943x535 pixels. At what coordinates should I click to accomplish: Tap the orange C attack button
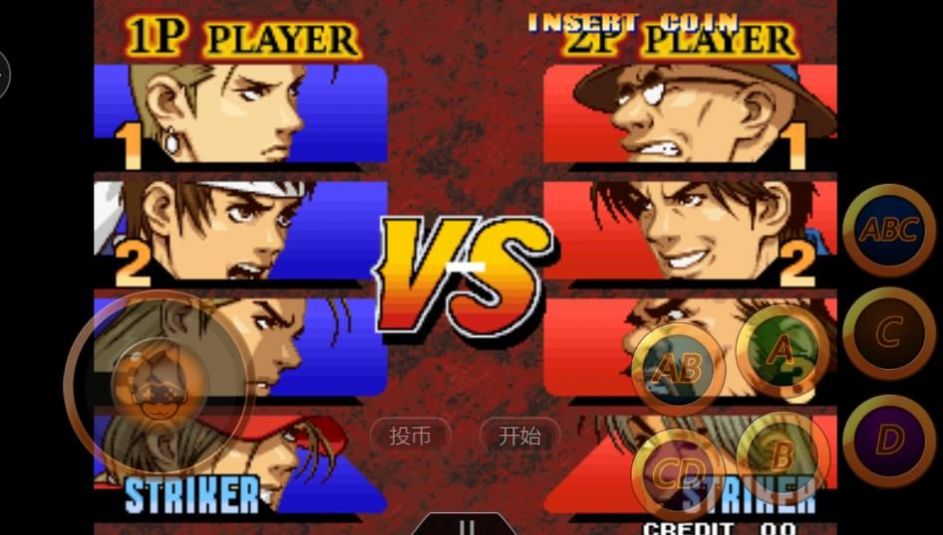click(888, 333)
